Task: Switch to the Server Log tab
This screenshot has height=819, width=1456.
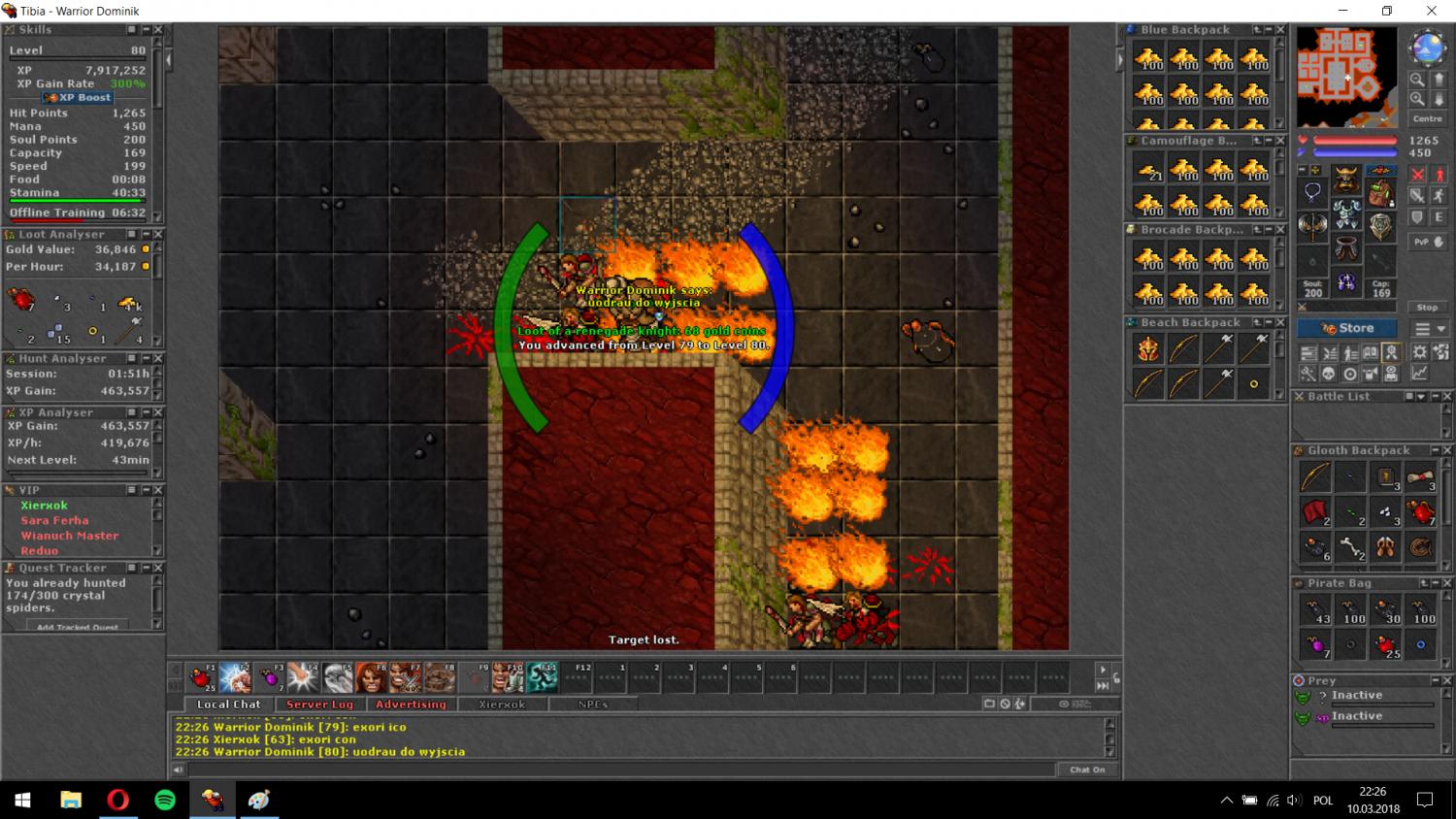Action: (319, 704)
